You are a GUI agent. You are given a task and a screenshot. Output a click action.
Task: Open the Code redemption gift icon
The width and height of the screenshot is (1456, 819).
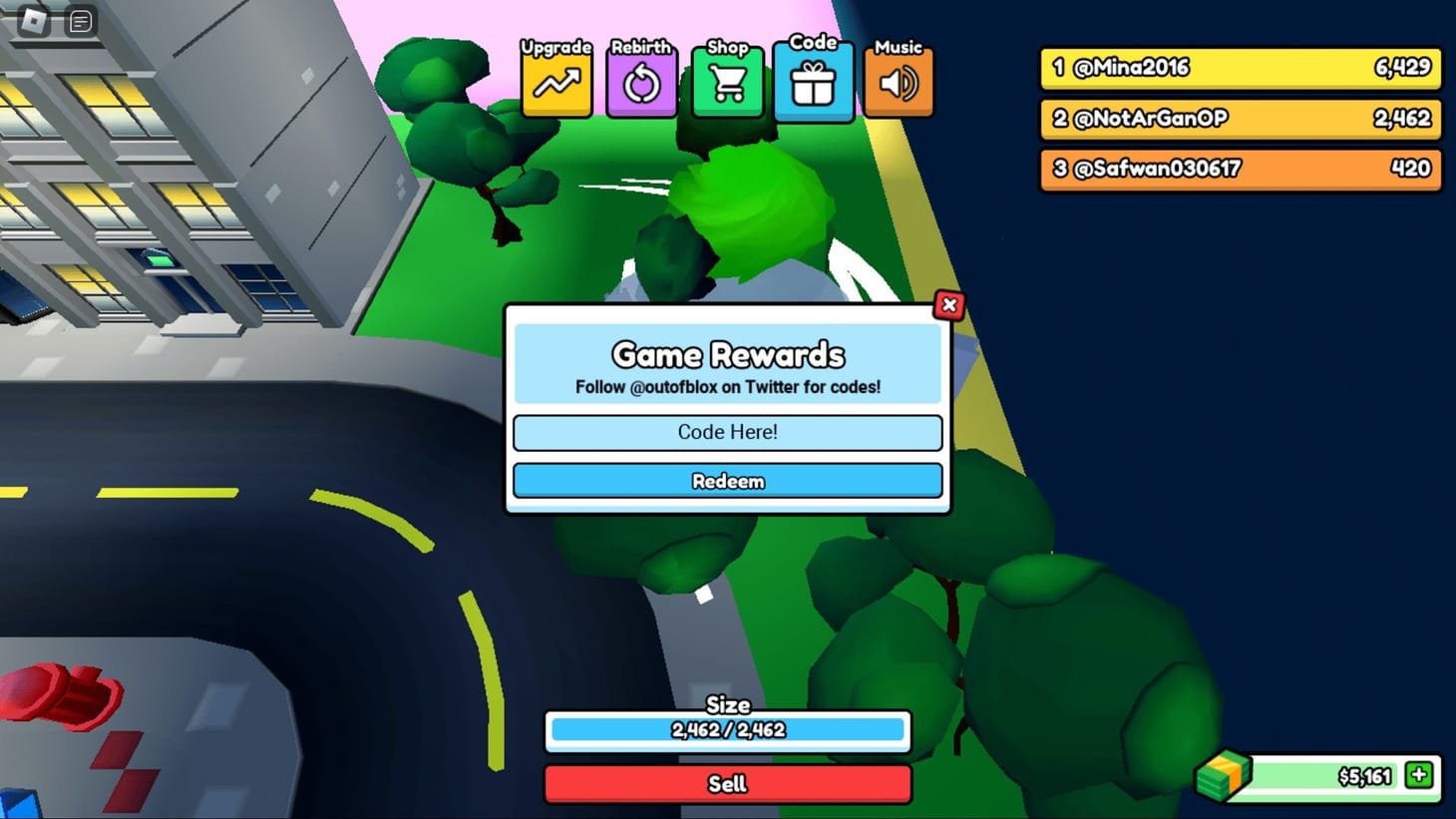point(813,82)
